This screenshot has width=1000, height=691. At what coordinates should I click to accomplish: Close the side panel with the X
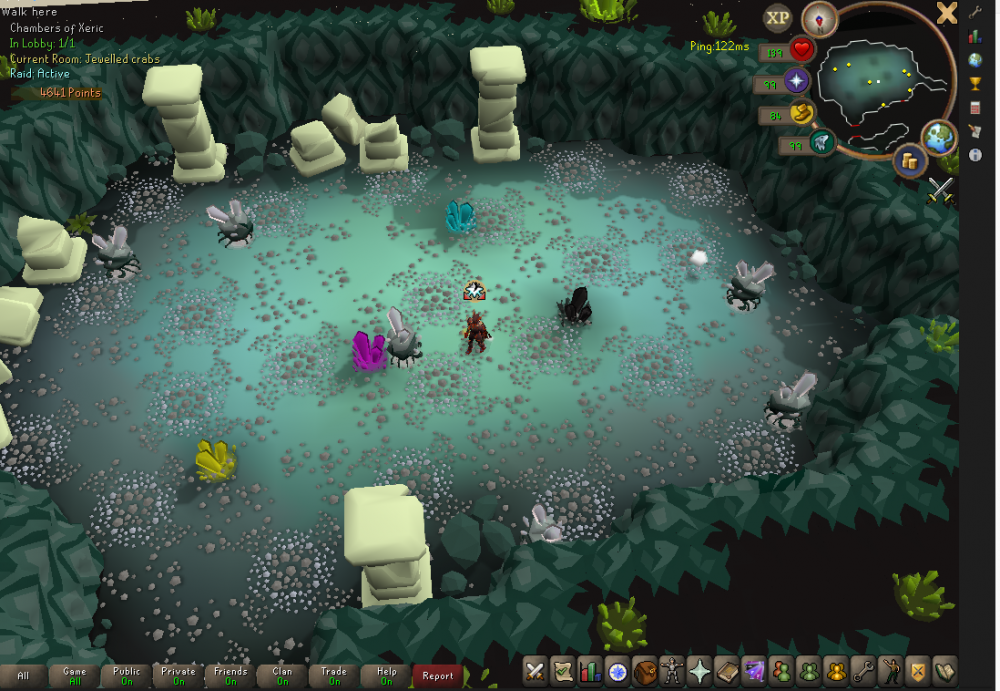click(946, 13)
